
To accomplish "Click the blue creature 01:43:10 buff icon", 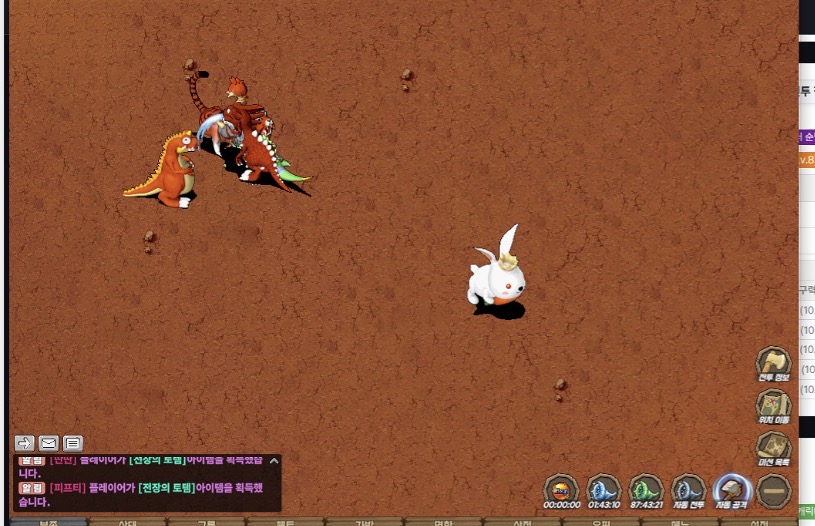I will (x=604, y=490).
